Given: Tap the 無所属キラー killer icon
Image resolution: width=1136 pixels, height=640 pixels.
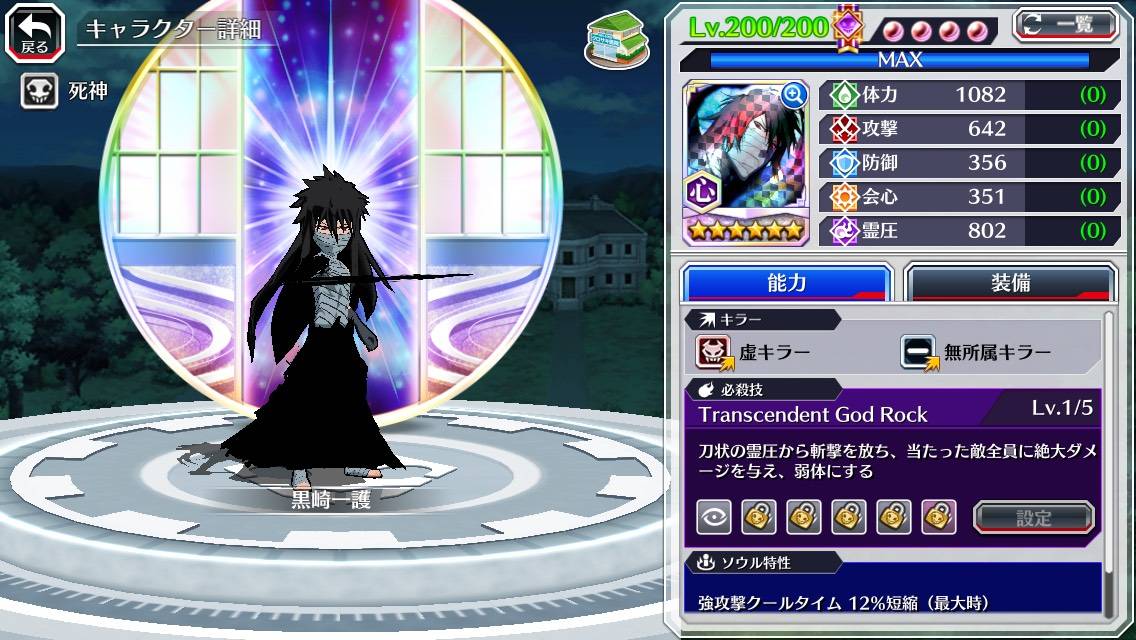Looking at the screenshot, I should 918,352.
